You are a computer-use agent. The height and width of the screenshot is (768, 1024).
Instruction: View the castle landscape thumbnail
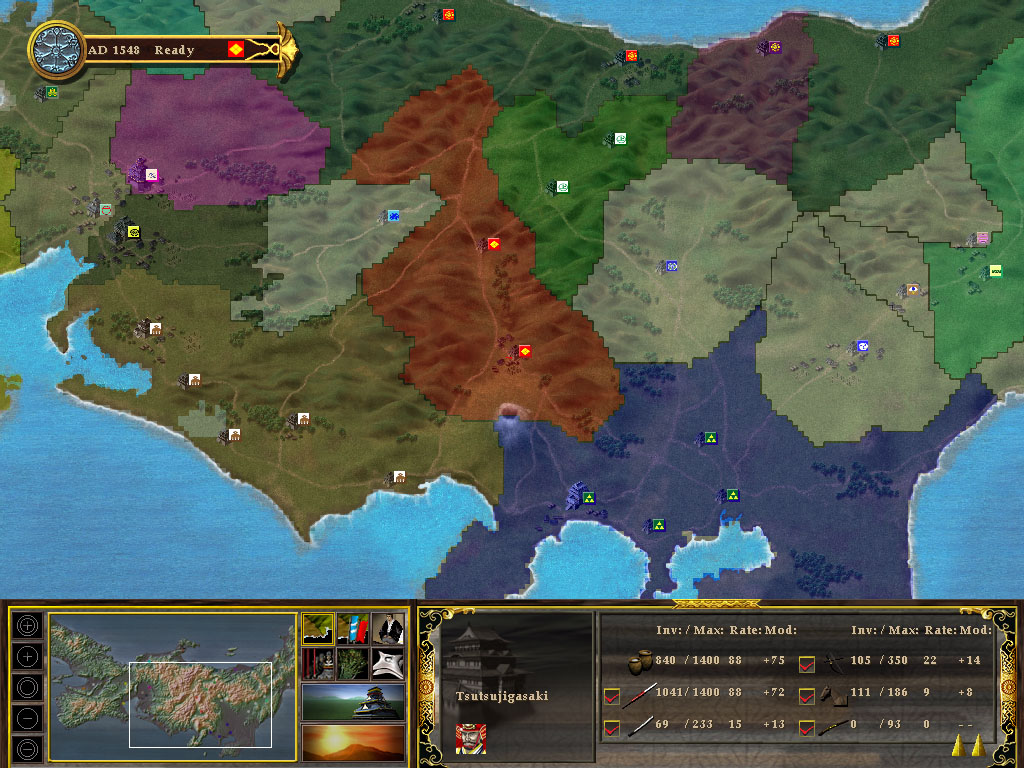[353, 702]
